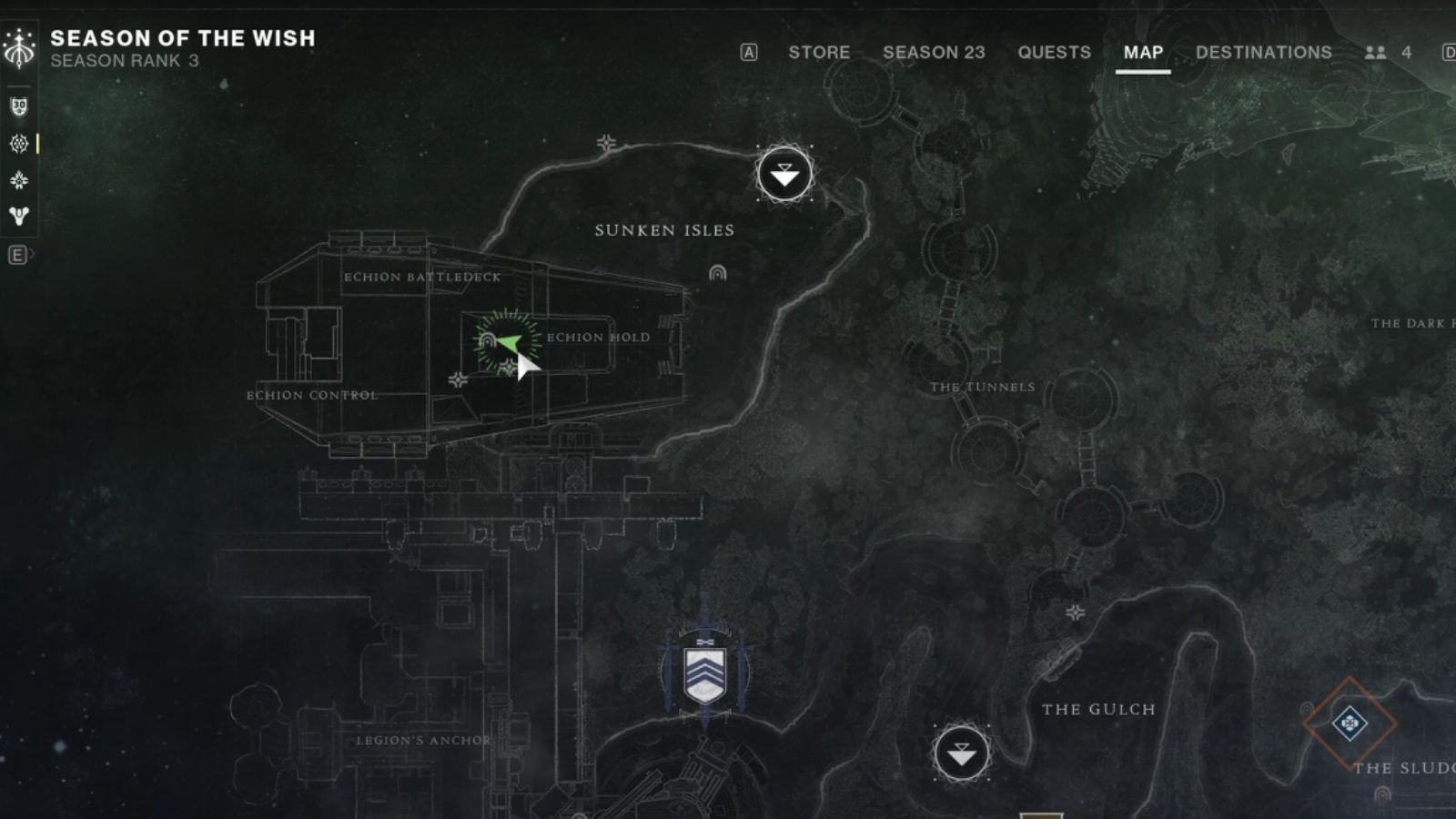Open the Store tab
1456x819 pixels.
coord(819,53)
